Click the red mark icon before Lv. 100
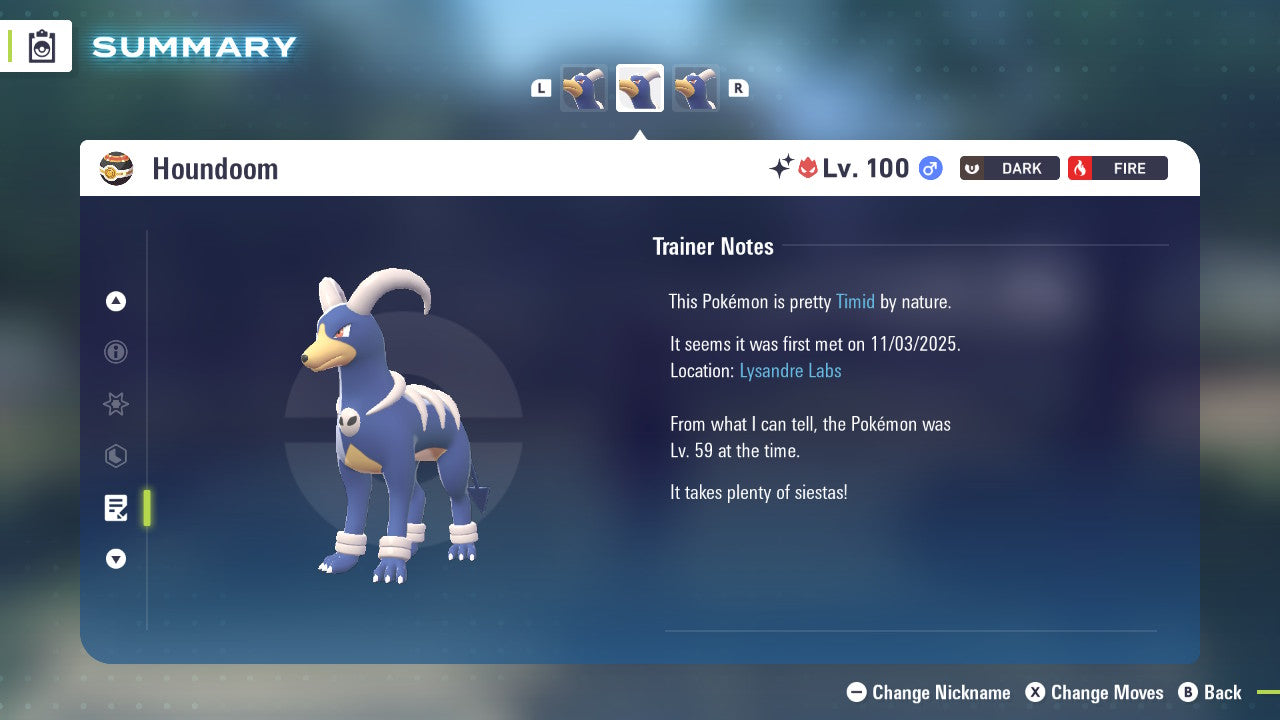 (806, 168)
